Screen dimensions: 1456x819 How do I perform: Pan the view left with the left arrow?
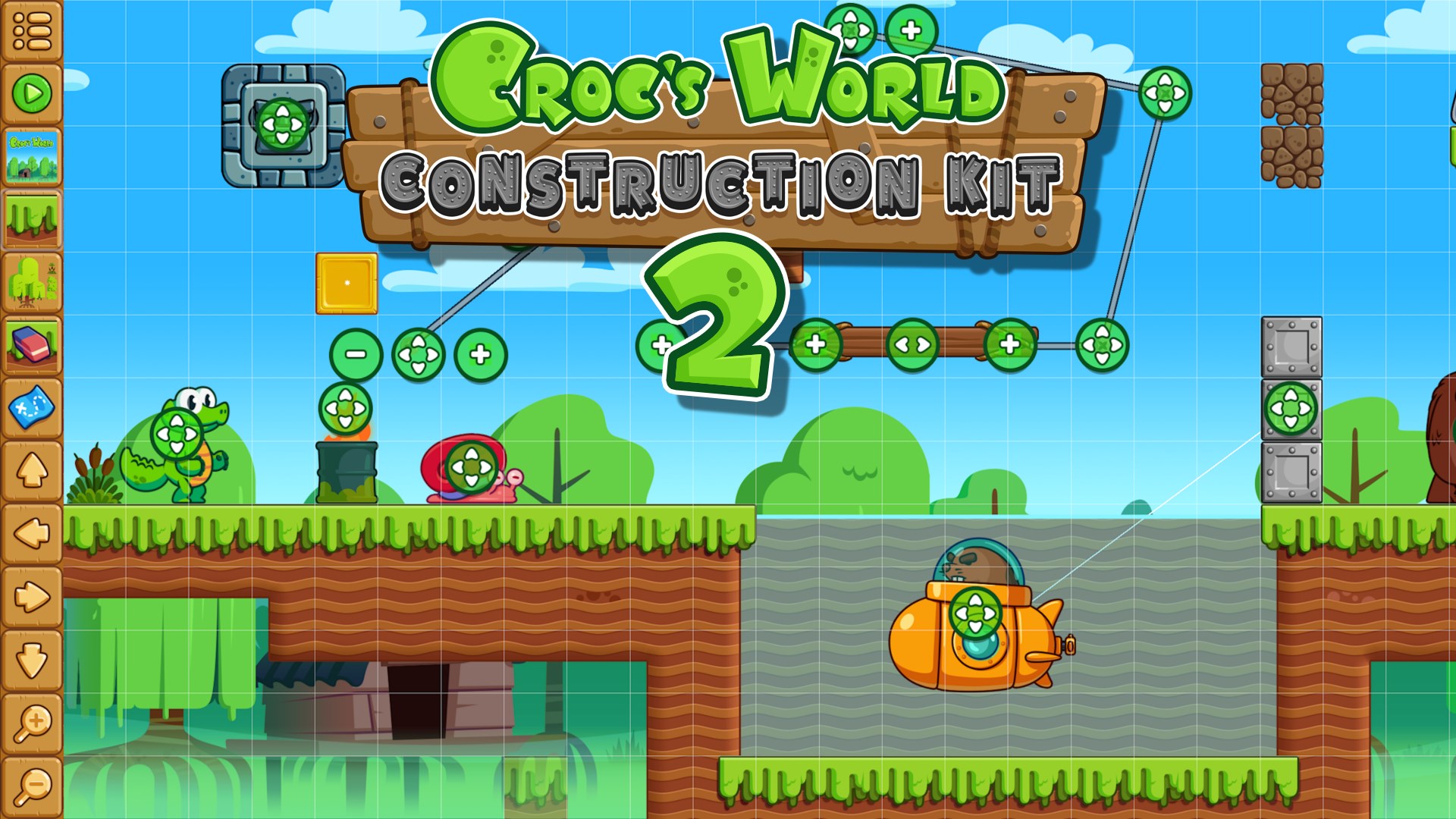pyautogui.click(x=30, y=531)
